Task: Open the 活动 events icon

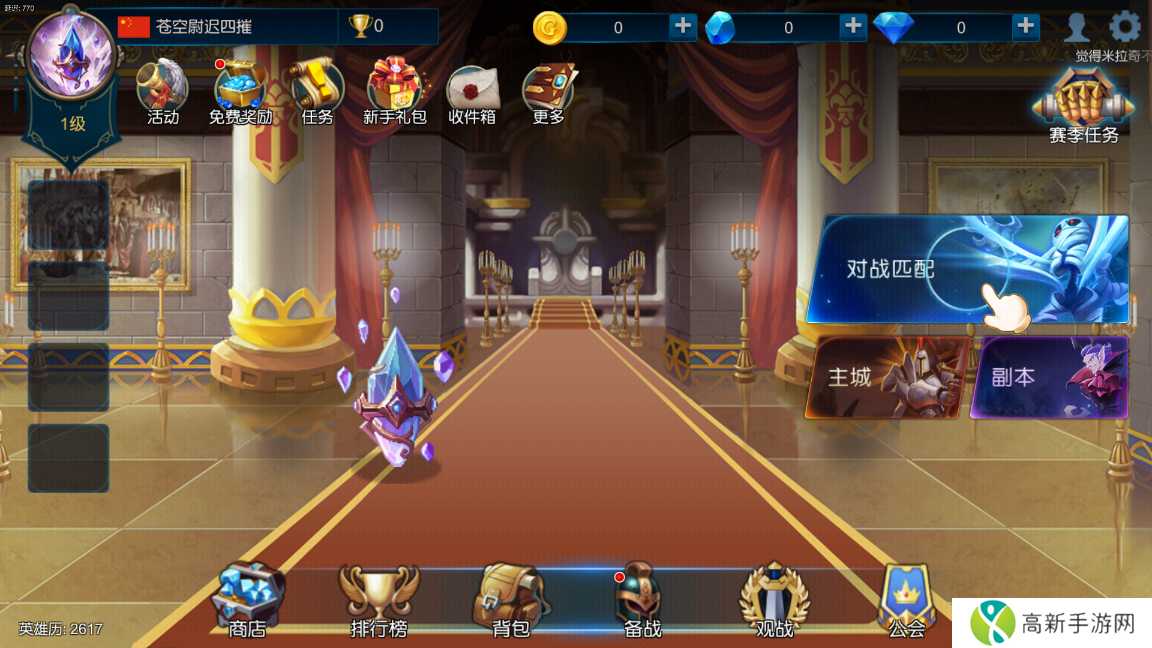Action: tap(162, 90)
